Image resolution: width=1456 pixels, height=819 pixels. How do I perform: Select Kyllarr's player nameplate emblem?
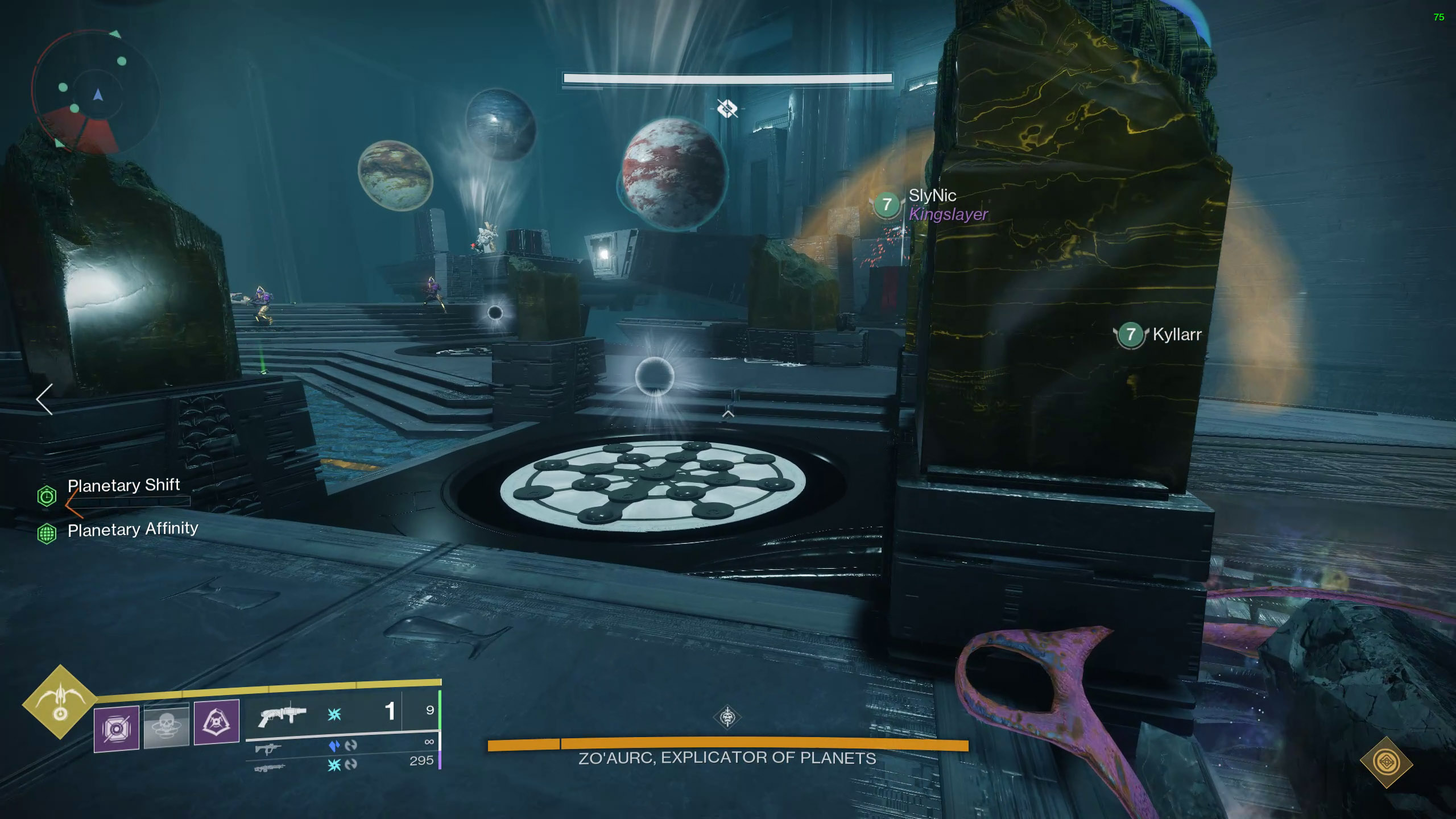(1131, 334)
